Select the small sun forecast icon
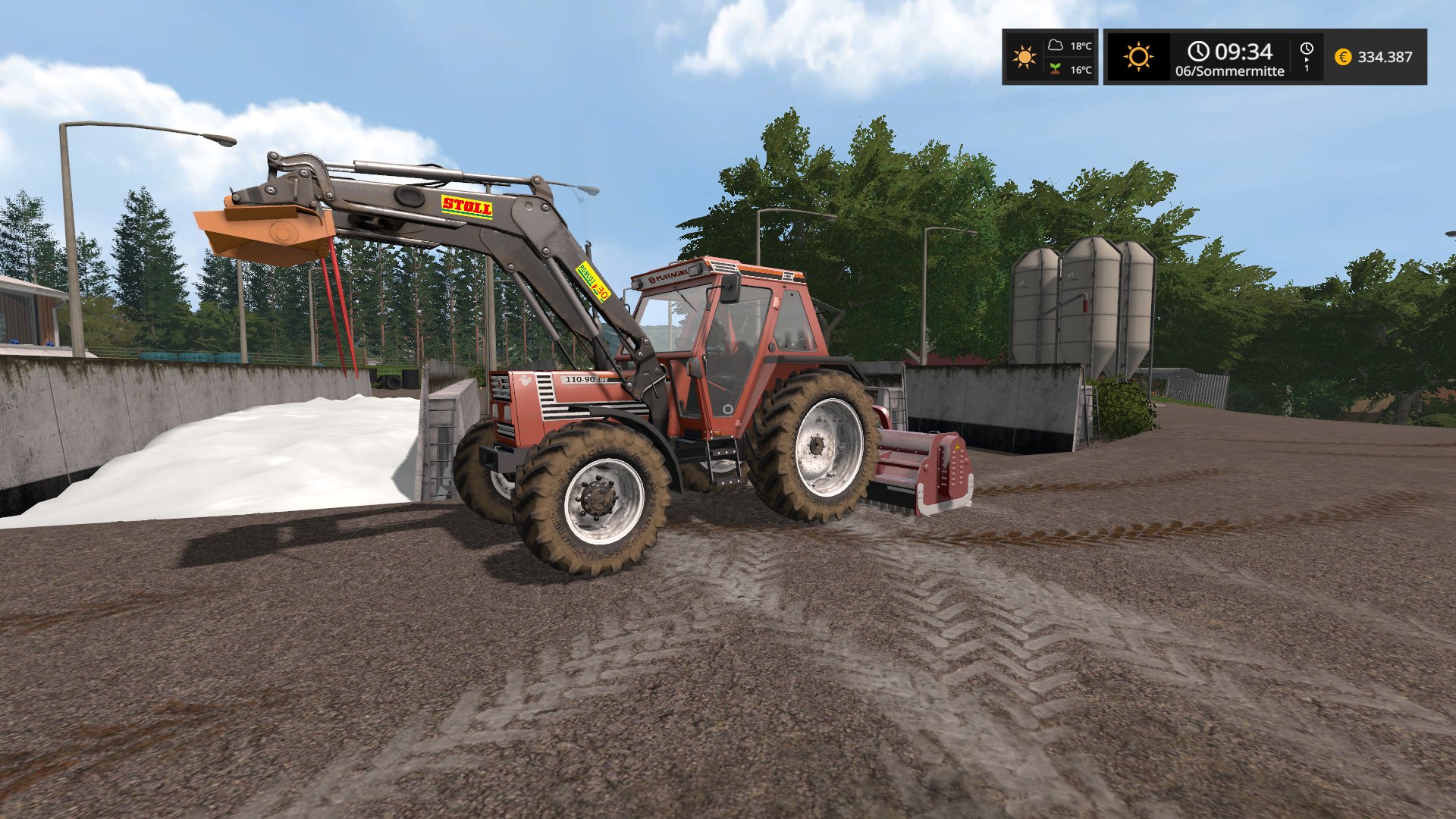This screenshot has height=819, width=1456. tap(1024, 57)
